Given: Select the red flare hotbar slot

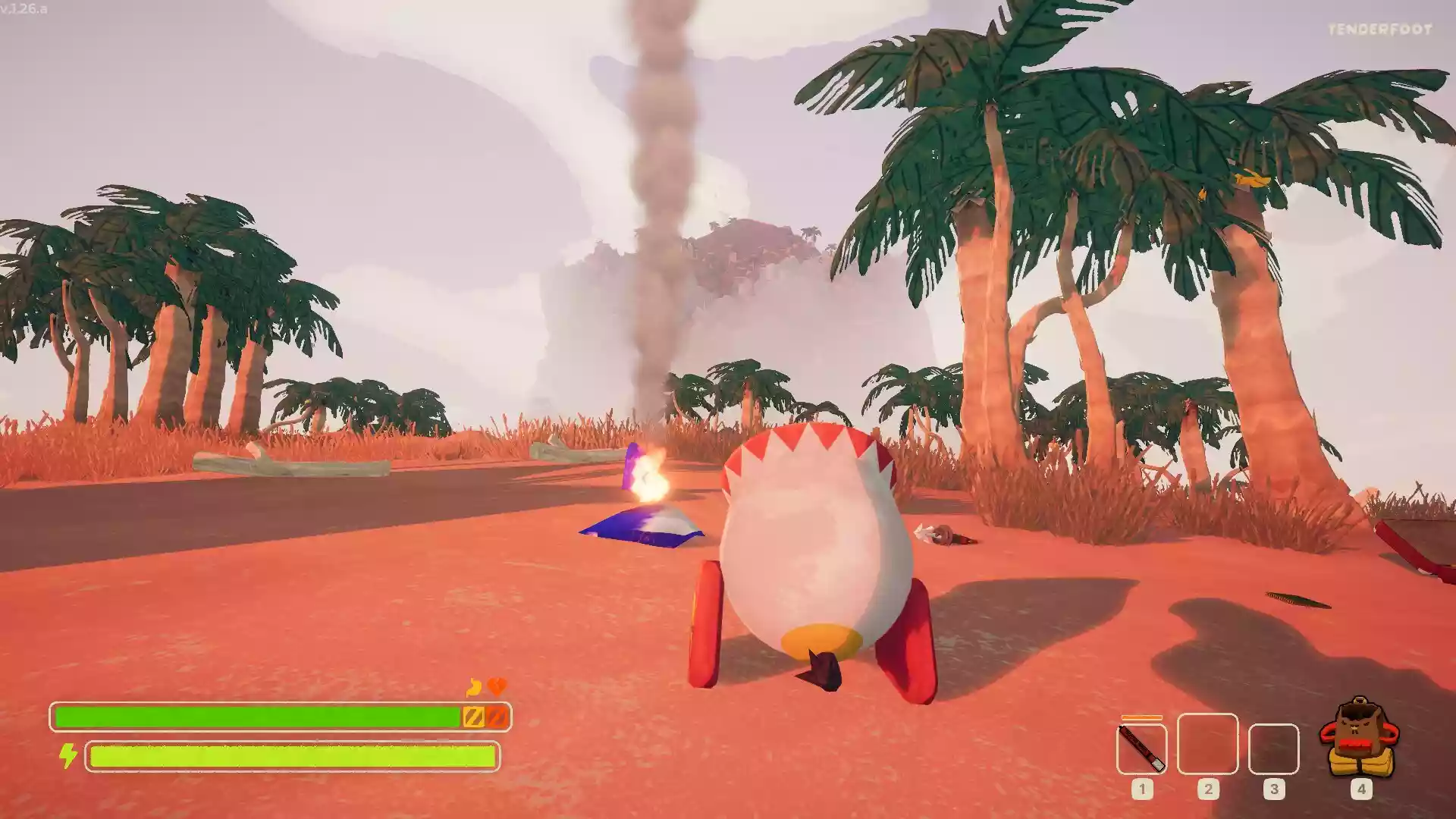Looking at the screenshot, I should 1141,748.
